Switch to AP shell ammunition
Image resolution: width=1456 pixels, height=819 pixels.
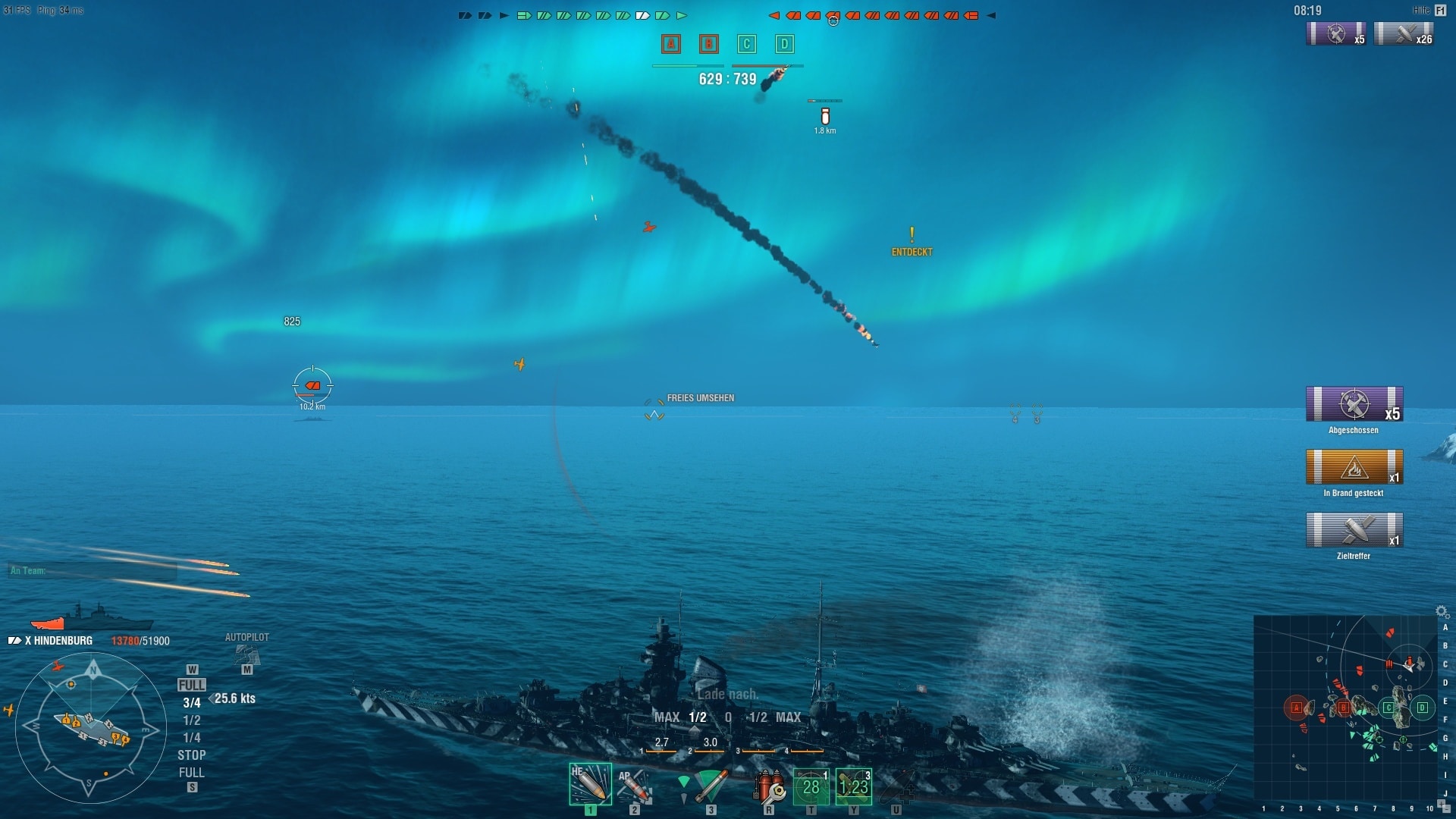click(x=634, y=785)
